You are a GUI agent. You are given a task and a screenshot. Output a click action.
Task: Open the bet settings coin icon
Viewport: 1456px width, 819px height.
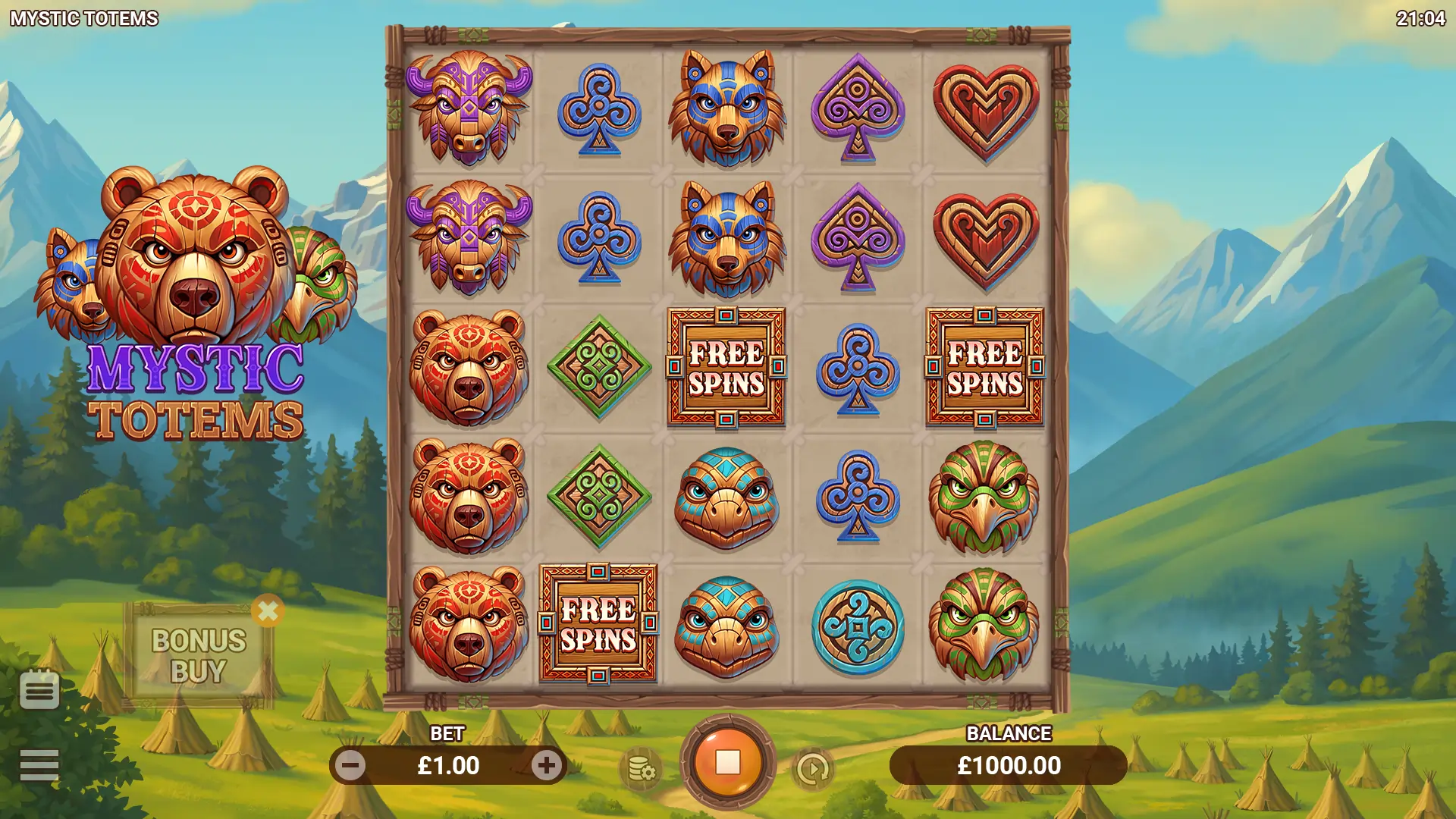tap(642, 770)
